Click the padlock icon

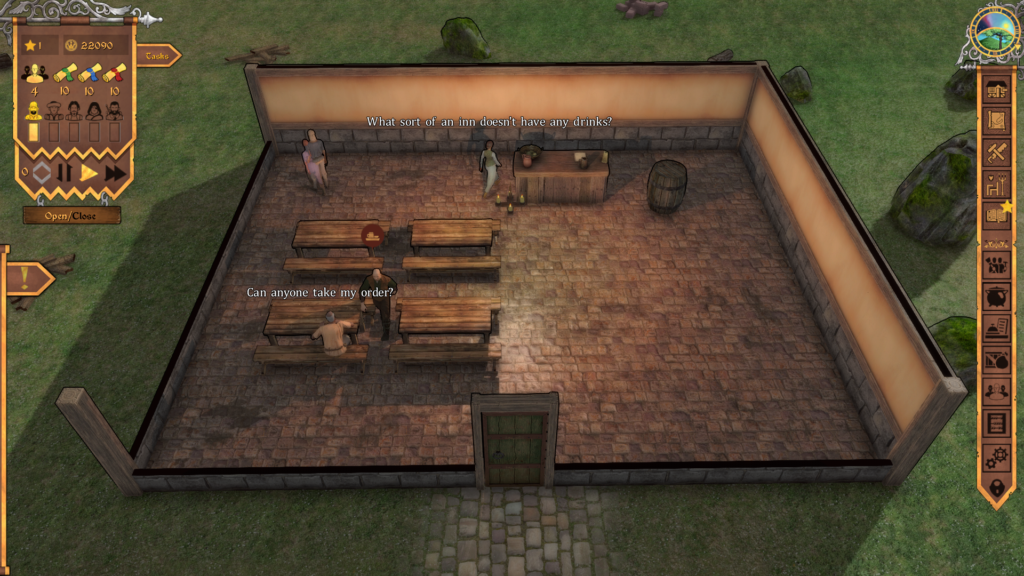(996, 487)
